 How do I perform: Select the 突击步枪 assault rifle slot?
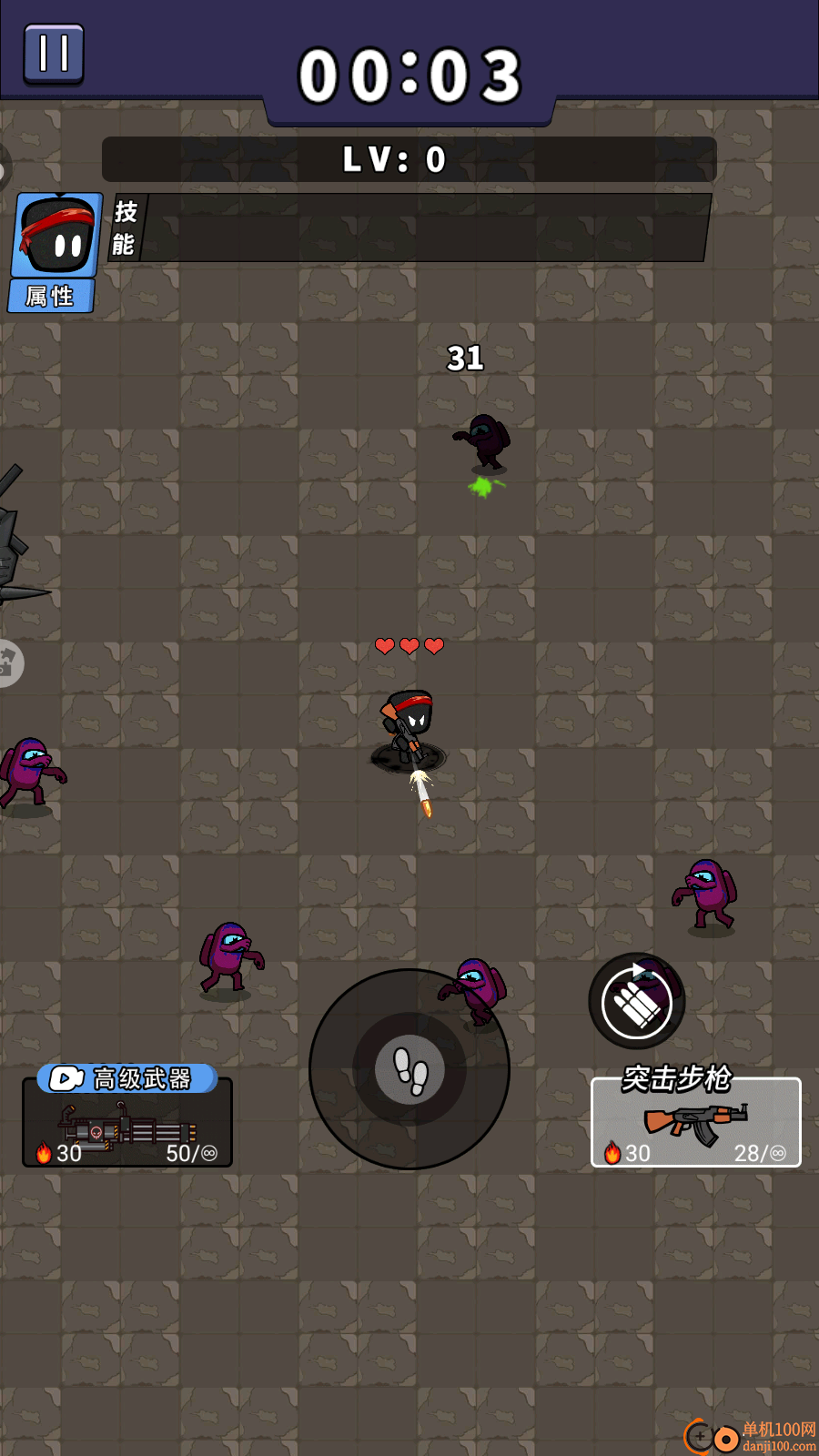coord(696,1123)
